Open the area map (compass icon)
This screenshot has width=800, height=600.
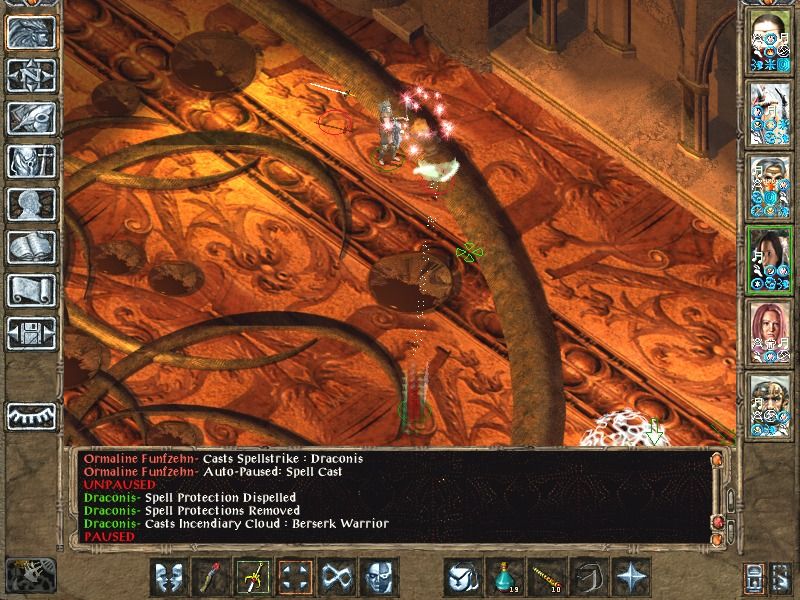[30, 76]
